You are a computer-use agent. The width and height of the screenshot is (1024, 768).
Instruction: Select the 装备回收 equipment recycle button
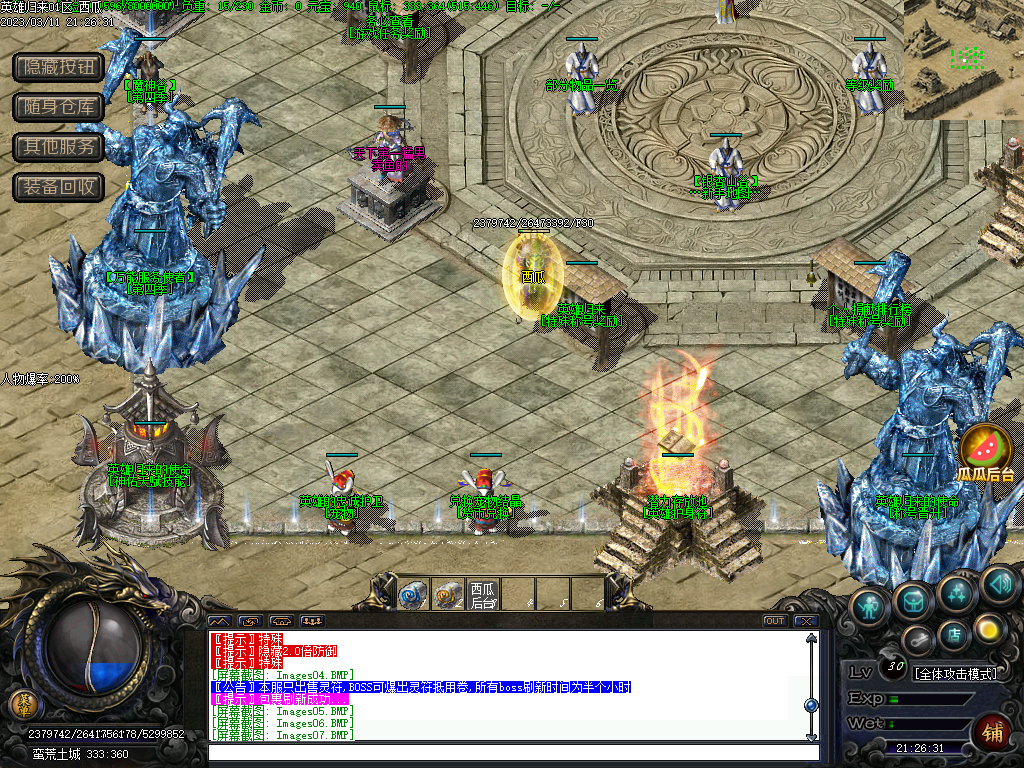click(x=59, y=186)
